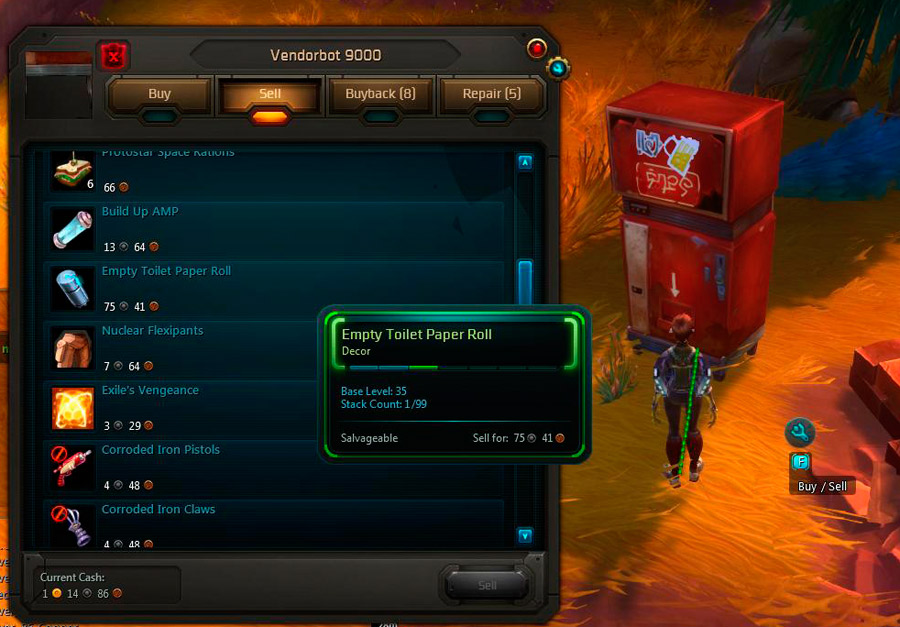The height and width of the screenshot is (627, 900).
Task: Click the scroll up arrow in item list
Action: pyautogui.click(x=525, y=161)
